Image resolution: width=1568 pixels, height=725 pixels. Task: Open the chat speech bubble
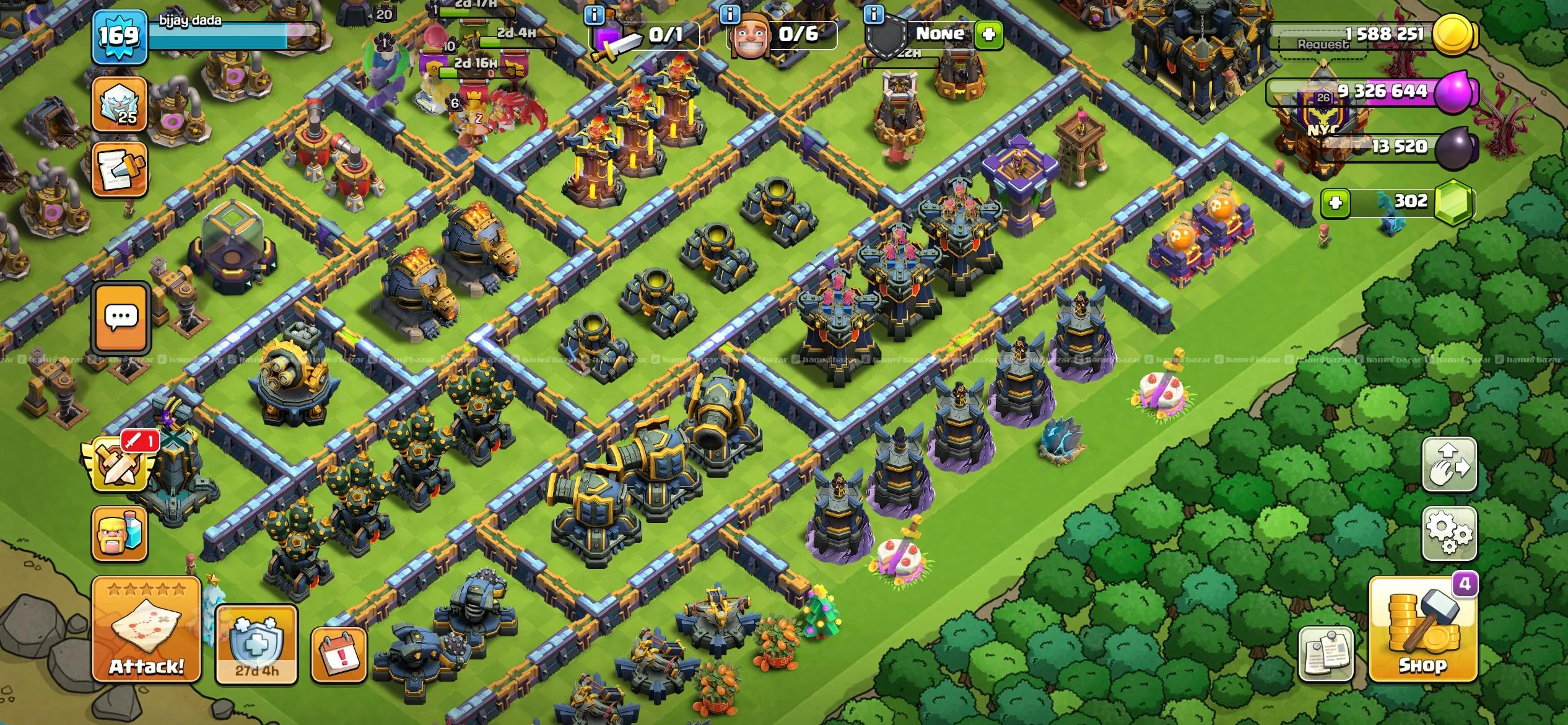(x=121, y=318)
